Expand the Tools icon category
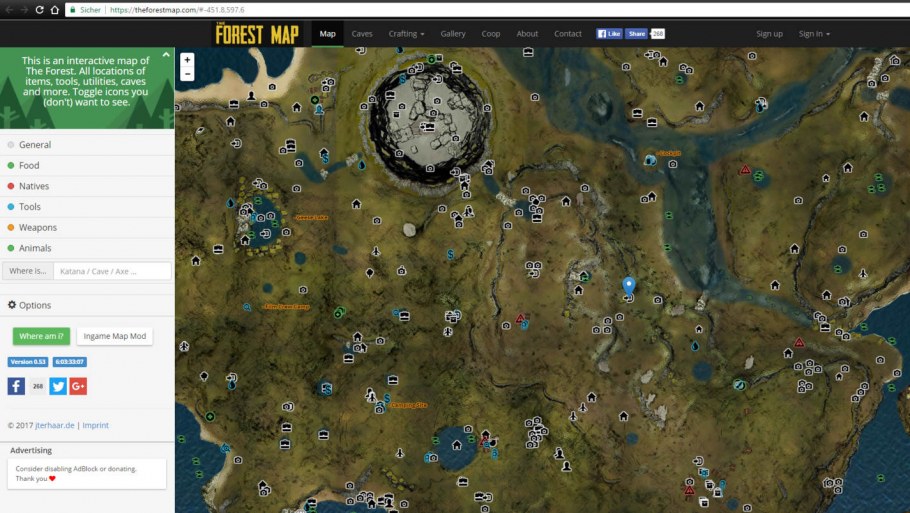Image resolution: width=910 pixels, height=513 pixels. (x=30, y=207)
